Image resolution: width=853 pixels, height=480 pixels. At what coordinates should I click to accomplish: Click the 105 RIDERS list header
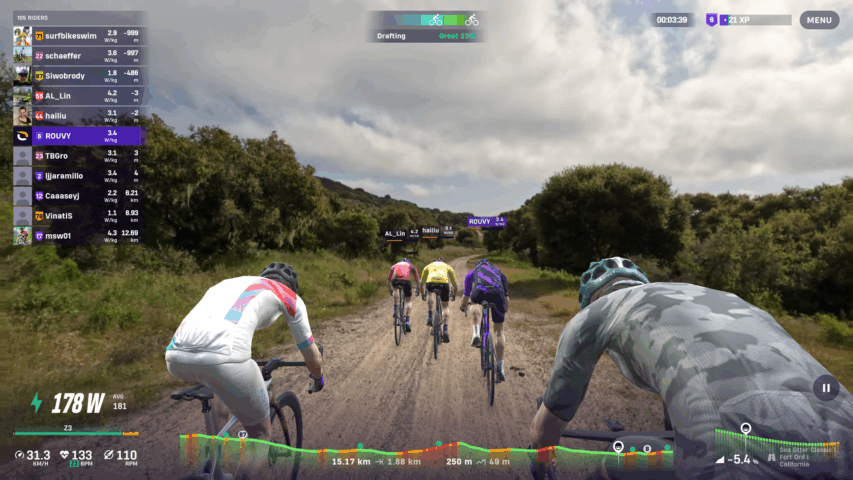(x=35, y=17)
